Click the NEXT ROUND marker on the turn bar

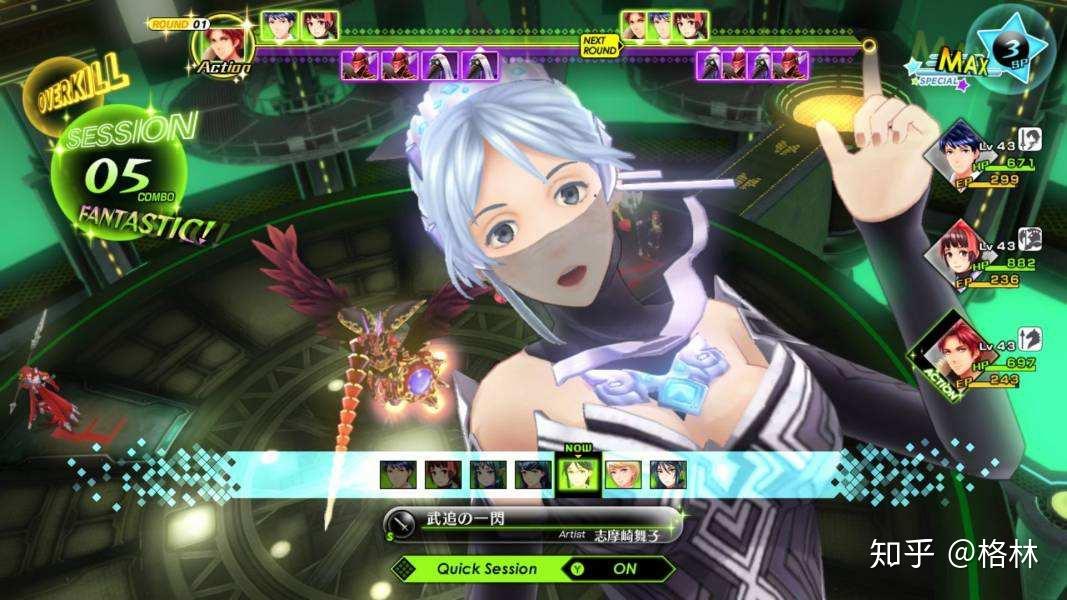598,45
